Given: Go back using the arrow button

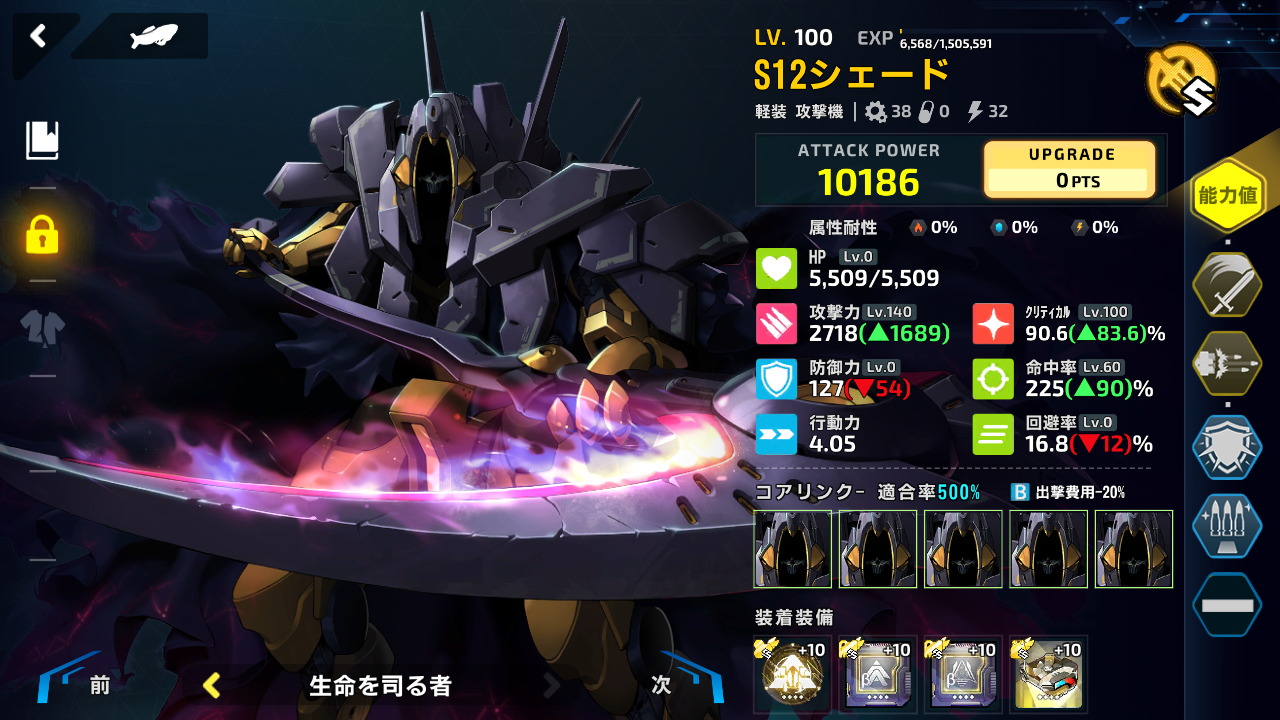Looking at the screenshot, I should pos(38,37).
